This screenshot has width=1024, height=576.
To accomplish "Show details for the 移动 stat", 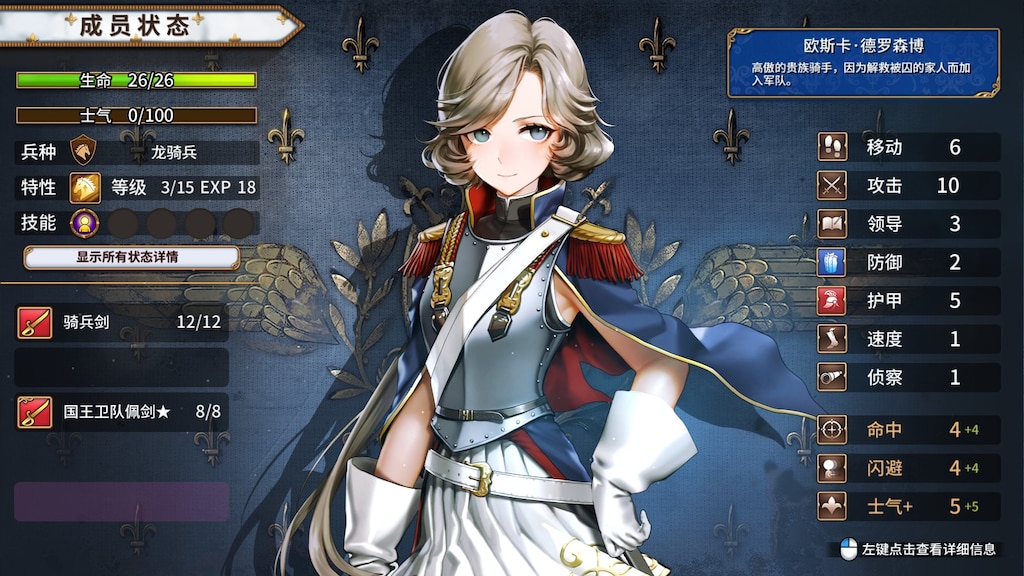I will coord(908,147).
